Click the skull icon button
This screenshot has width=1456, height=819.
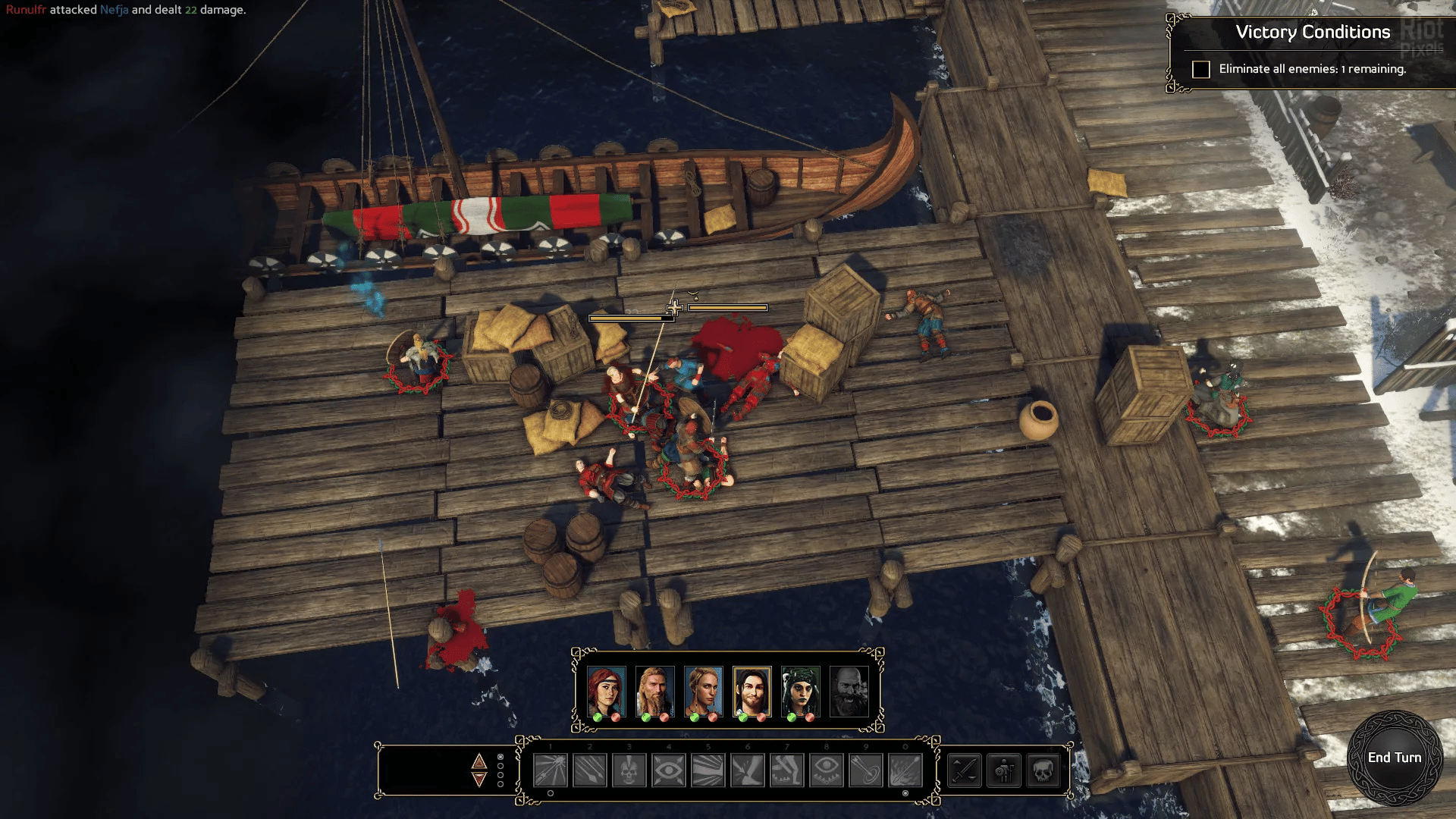tap(1043, 771)
